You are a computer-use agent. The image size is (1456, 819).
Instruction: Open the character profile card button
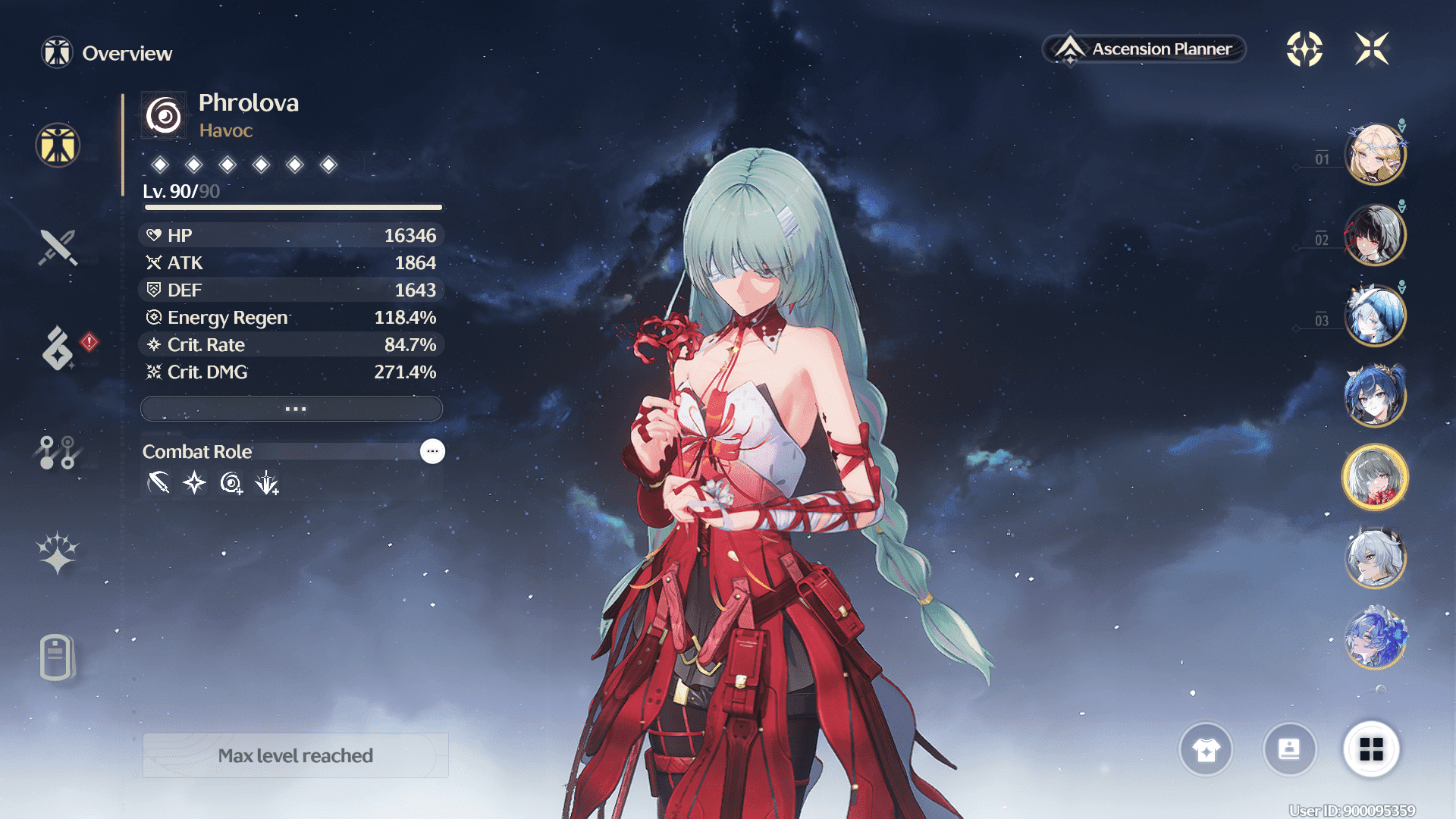coord(1289,750)
